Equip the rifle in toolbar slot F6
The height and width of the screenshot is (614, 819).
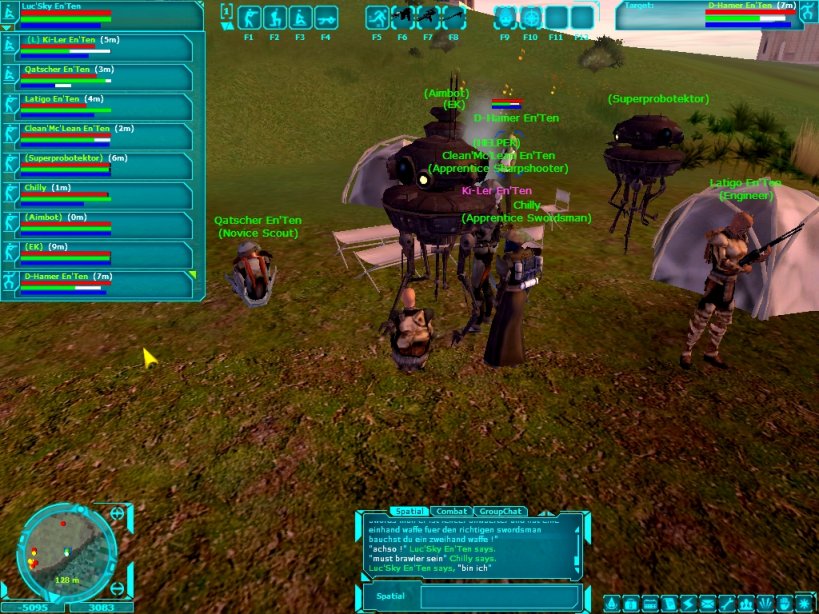pyautogui.click(x=403, y=17)
